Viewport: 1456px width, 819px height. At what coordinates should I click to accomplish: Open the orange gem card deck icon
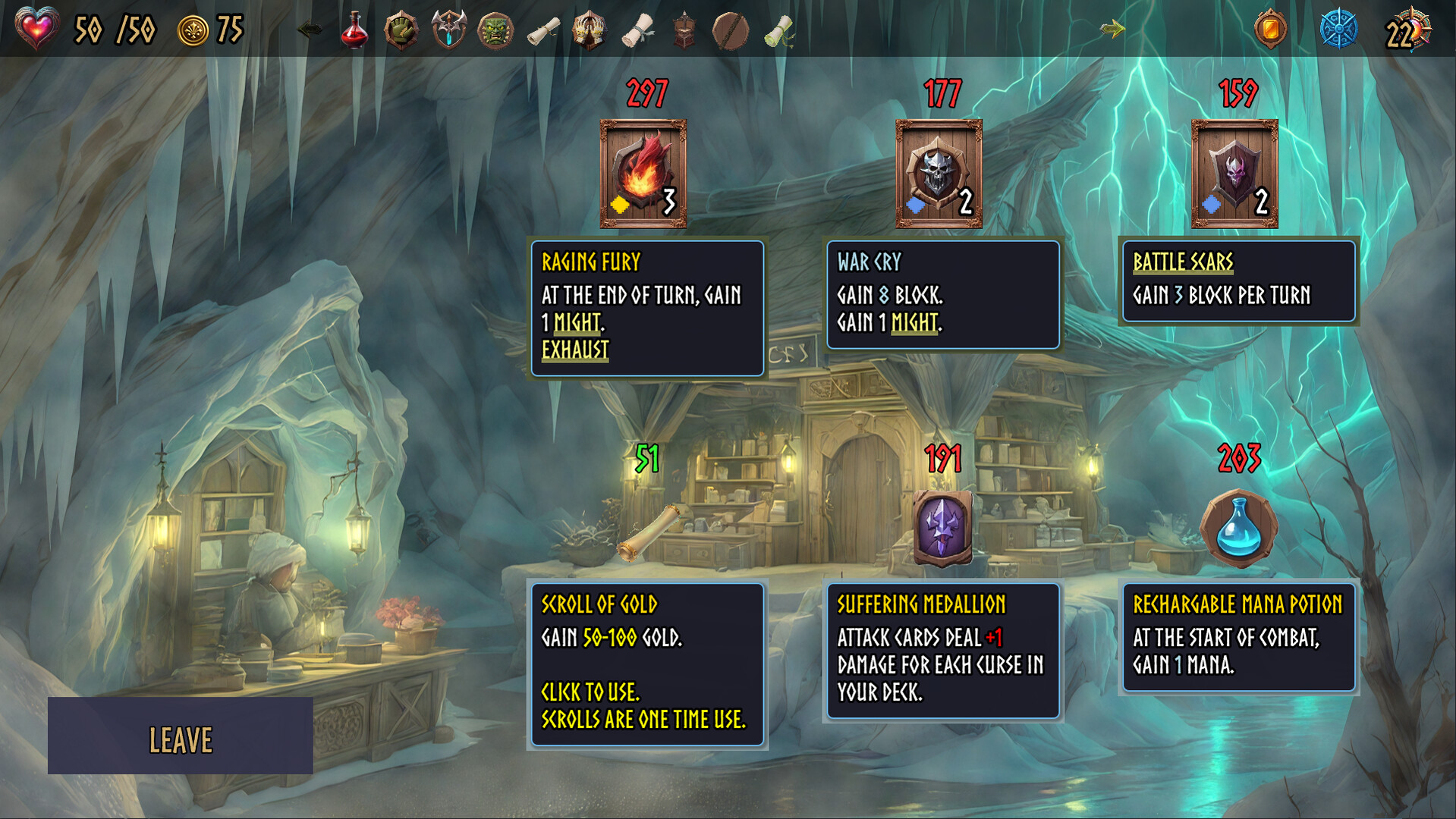1270,30
